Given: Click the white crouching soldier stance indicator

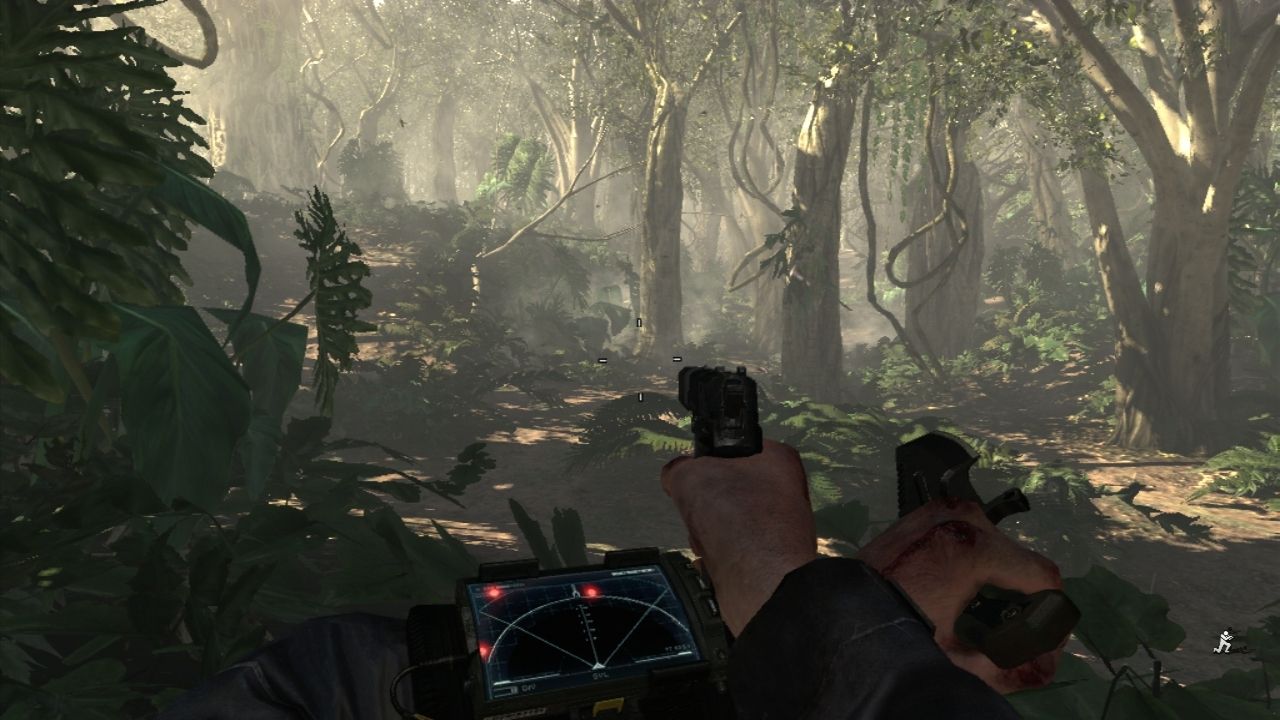Looking at the screenshot, I should pos(1225,641).
